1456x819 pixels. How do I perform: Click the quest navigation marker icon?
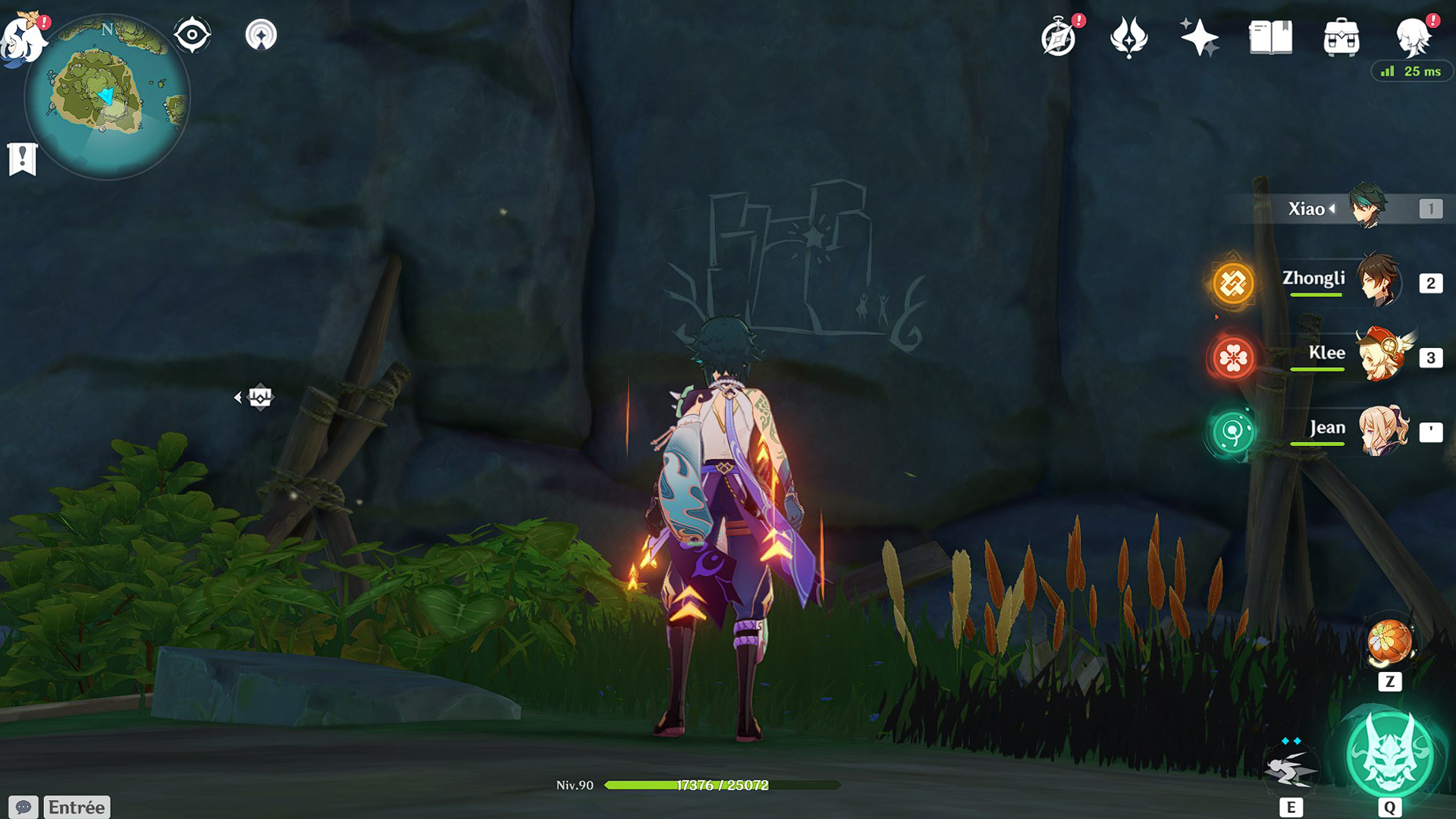259,397
